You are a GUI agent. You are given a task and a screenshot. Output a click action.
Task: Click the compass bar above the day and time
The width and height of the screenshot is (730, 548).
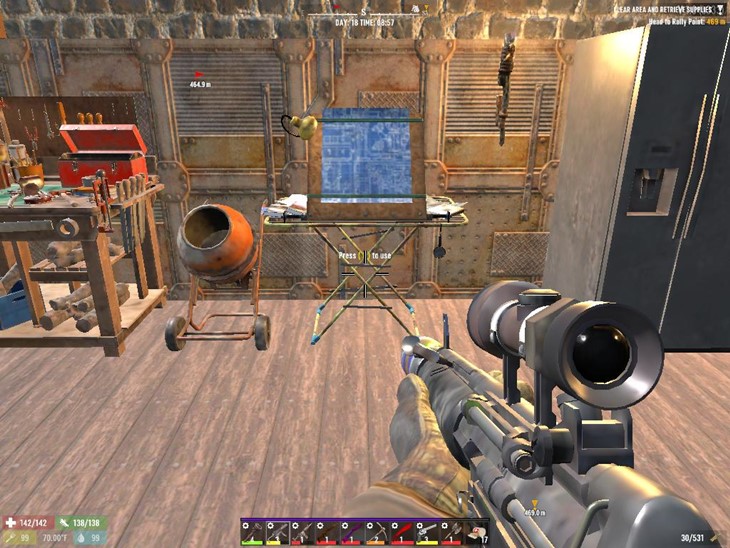click(364, 10)
